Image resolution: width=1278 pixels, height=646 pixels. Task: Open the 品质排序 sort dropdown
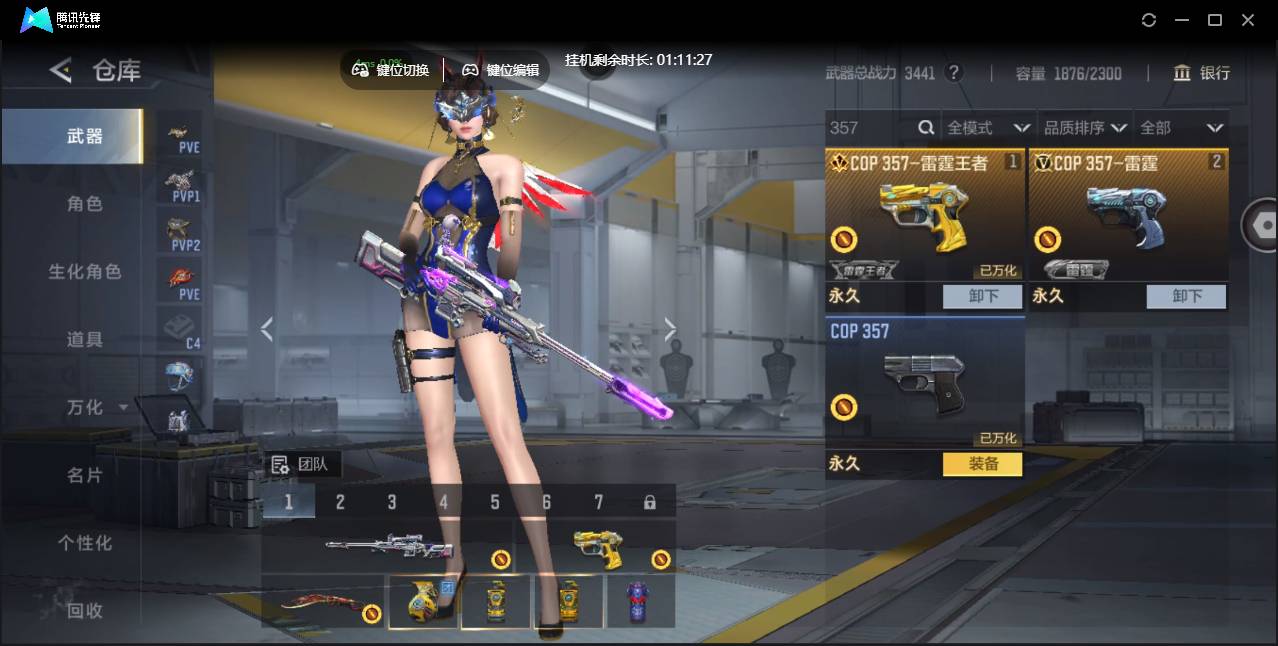1085,128
